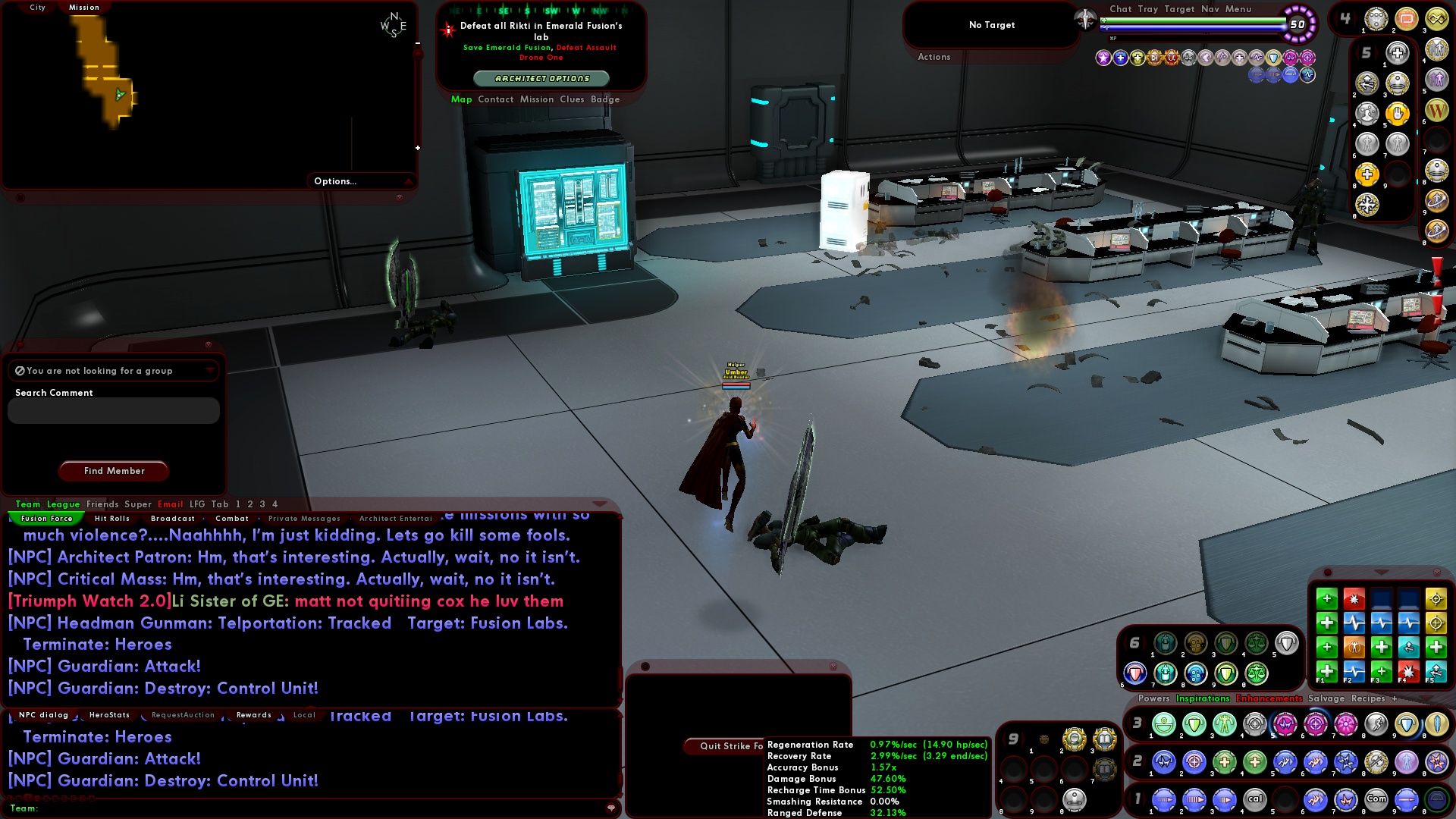Toggle the blue shield power in tray 3

point(1407,724)
